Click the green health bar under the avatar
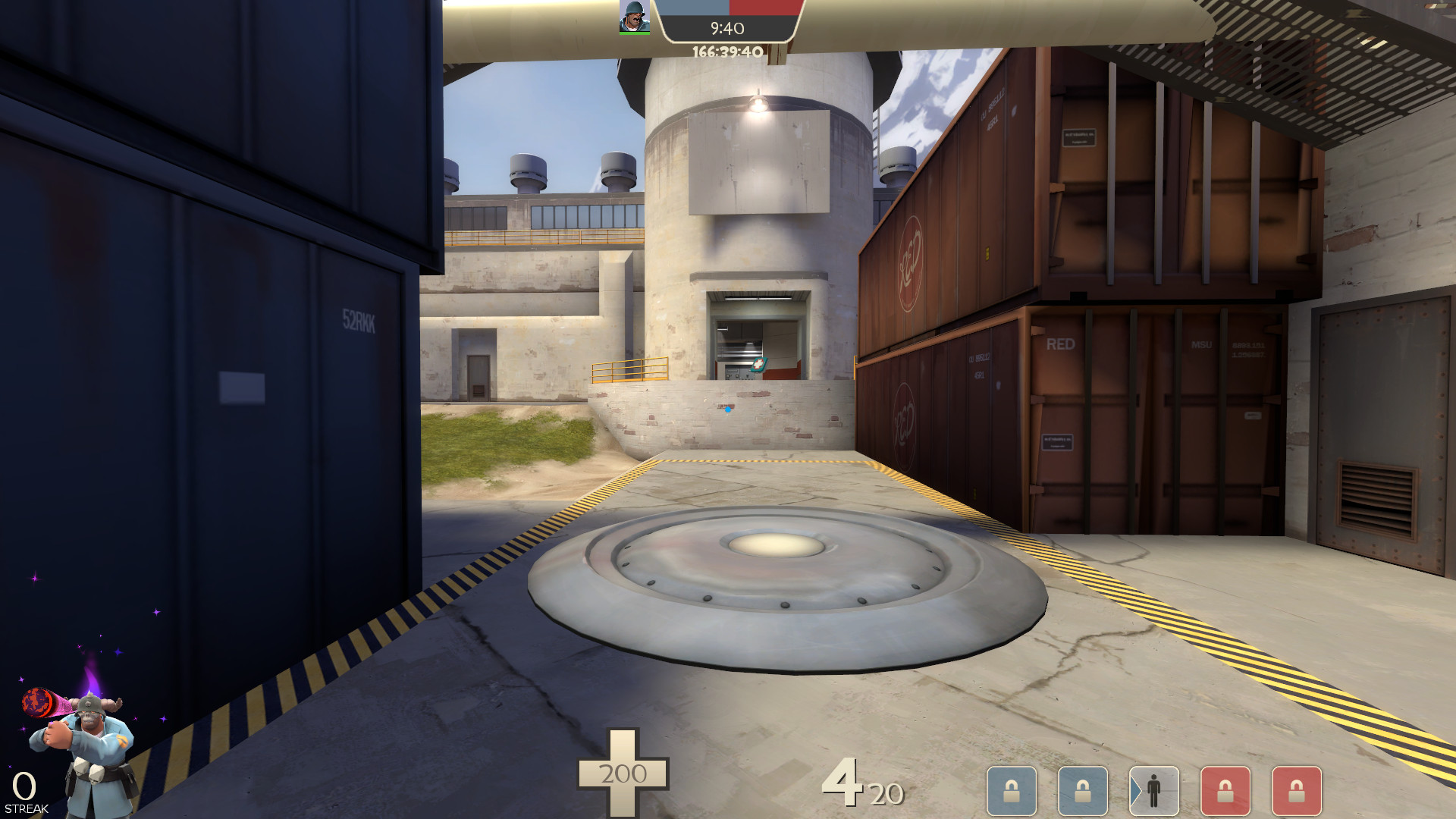The image size is (1456, 819). 633,33
